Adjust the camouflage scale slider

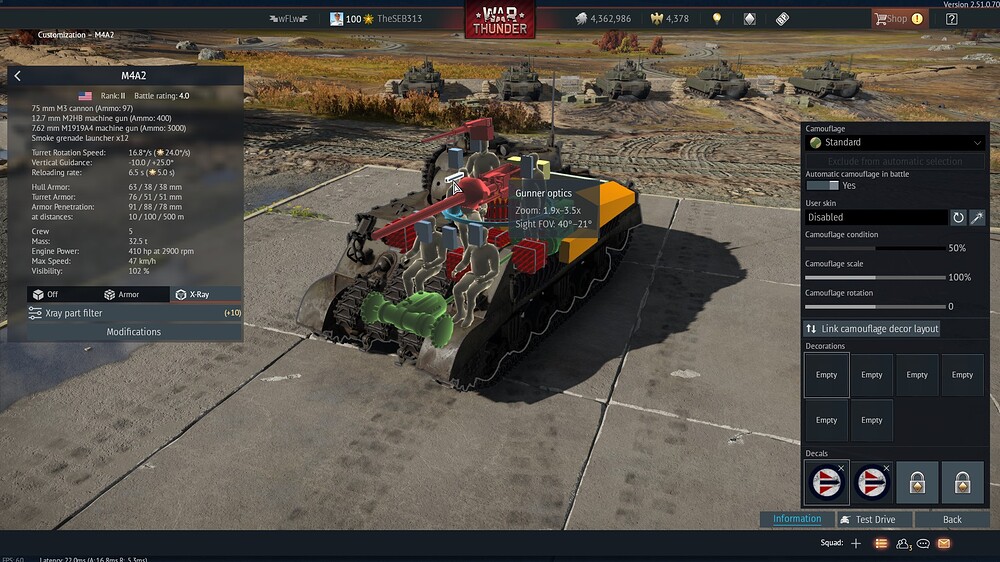pos(875,277)
